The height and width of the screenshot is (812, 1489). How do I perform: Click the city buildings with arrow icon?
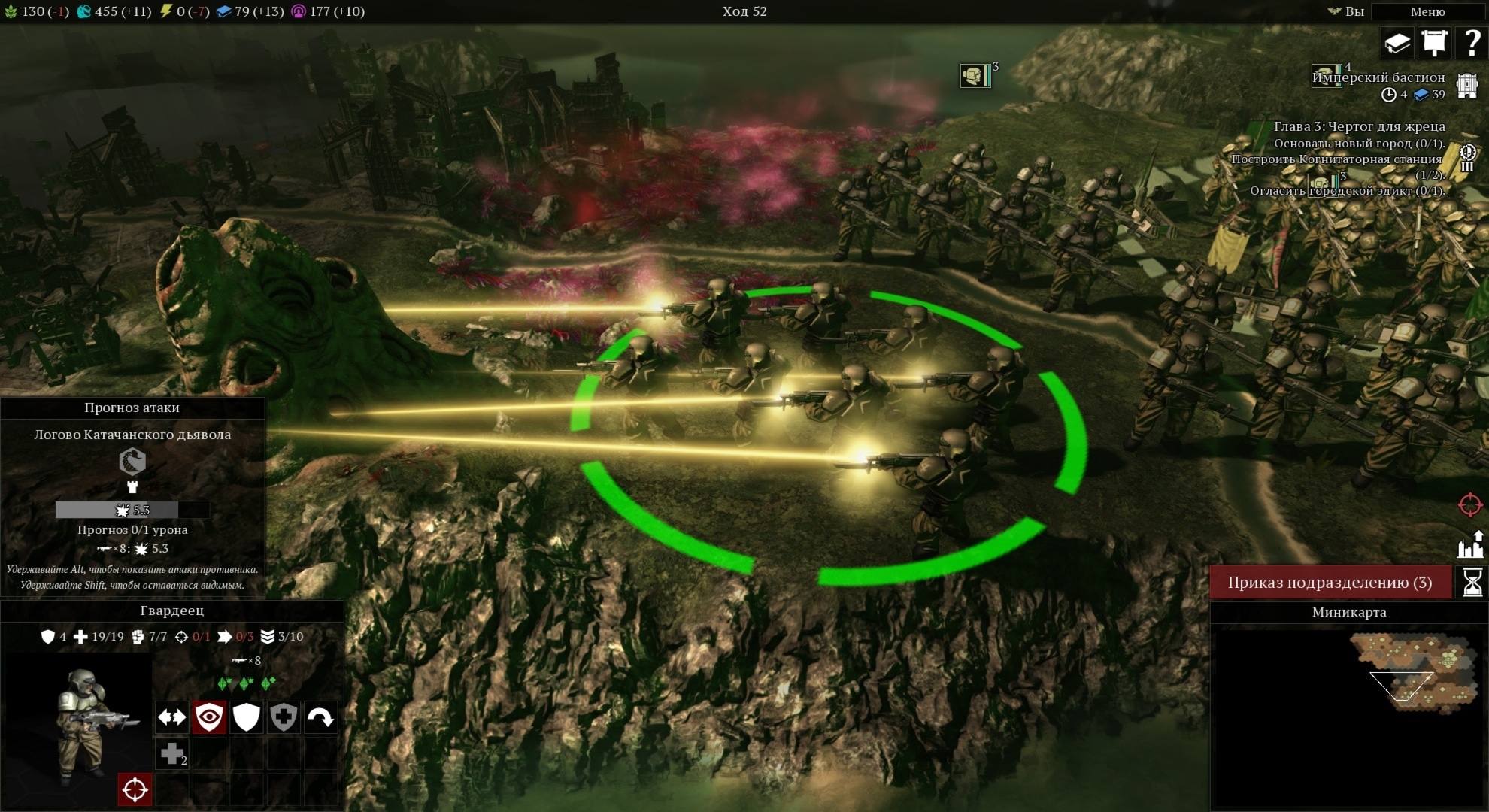tap(1470, 544)
